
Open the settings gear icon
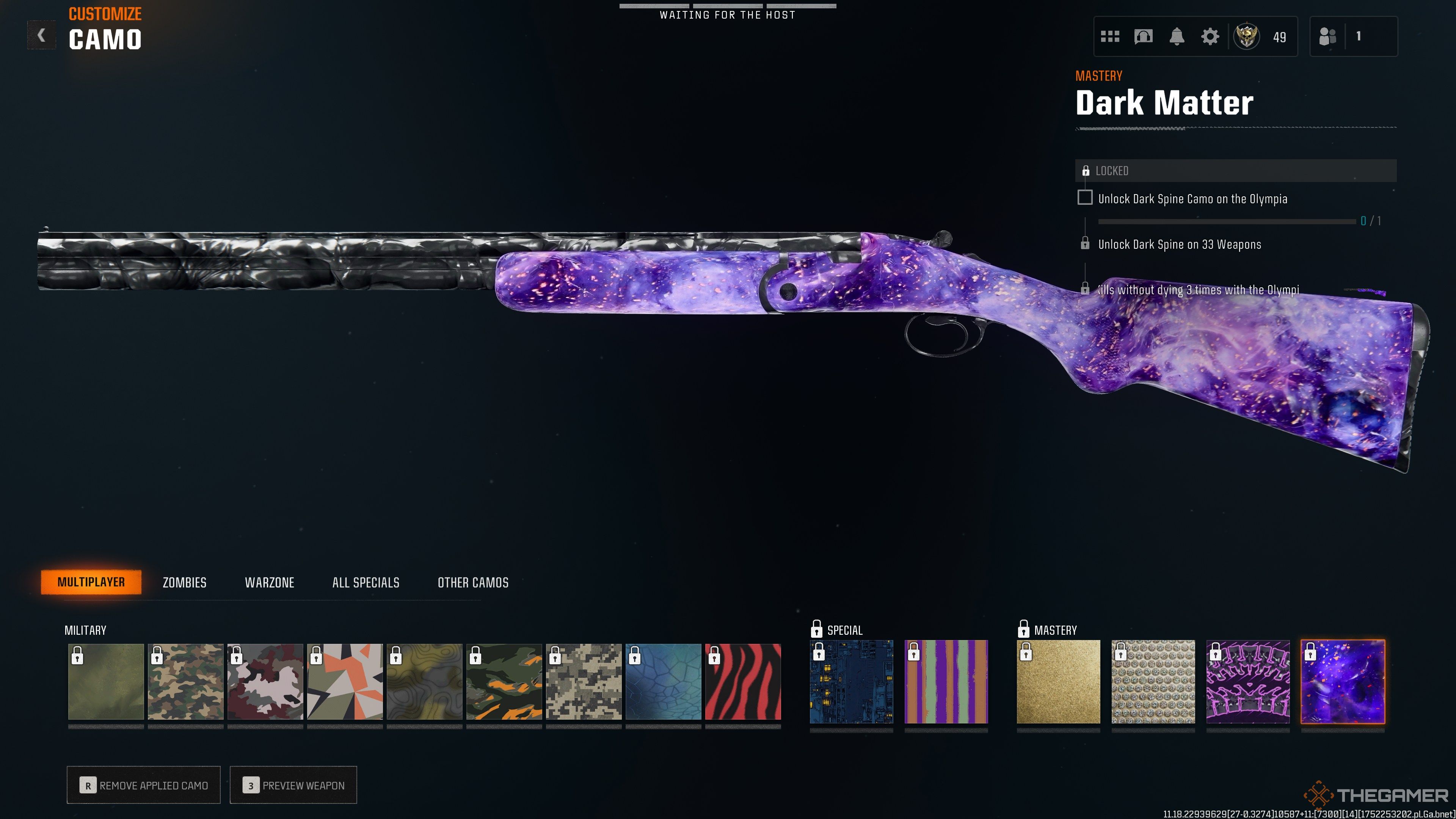point(1210,37)
